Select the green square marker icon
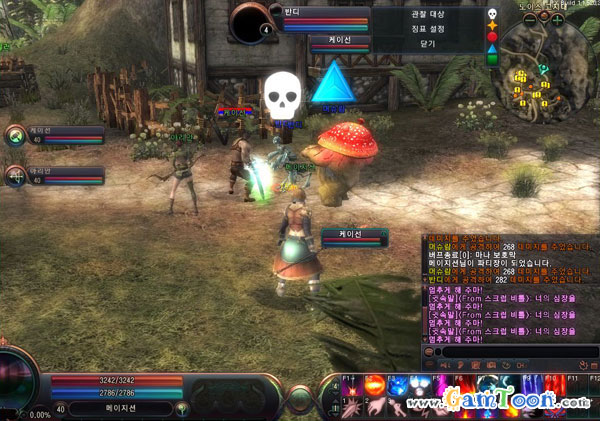This screenshot has height=421, width=600. click(491, 59)
